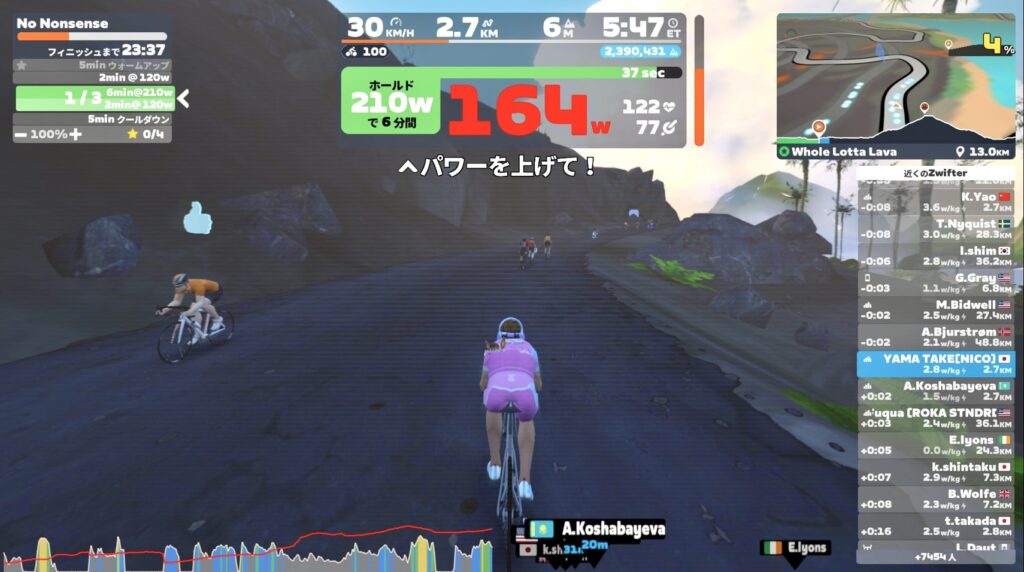Select A.Koshabayeva in the nearby riders list
1024x572 pixels.
tap(935, 391)
